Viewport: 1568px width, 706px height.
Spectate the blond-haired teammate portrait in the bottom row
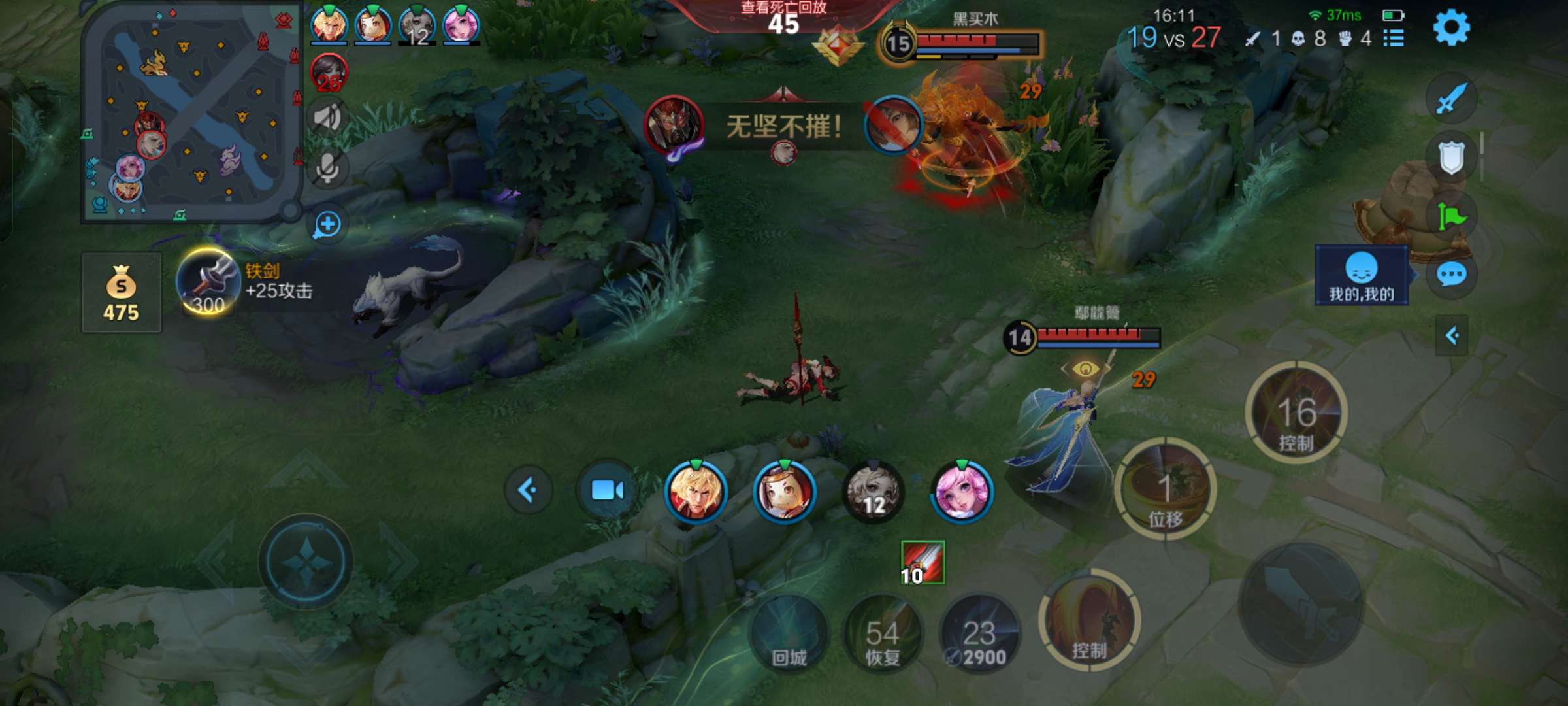coord(695,490)
